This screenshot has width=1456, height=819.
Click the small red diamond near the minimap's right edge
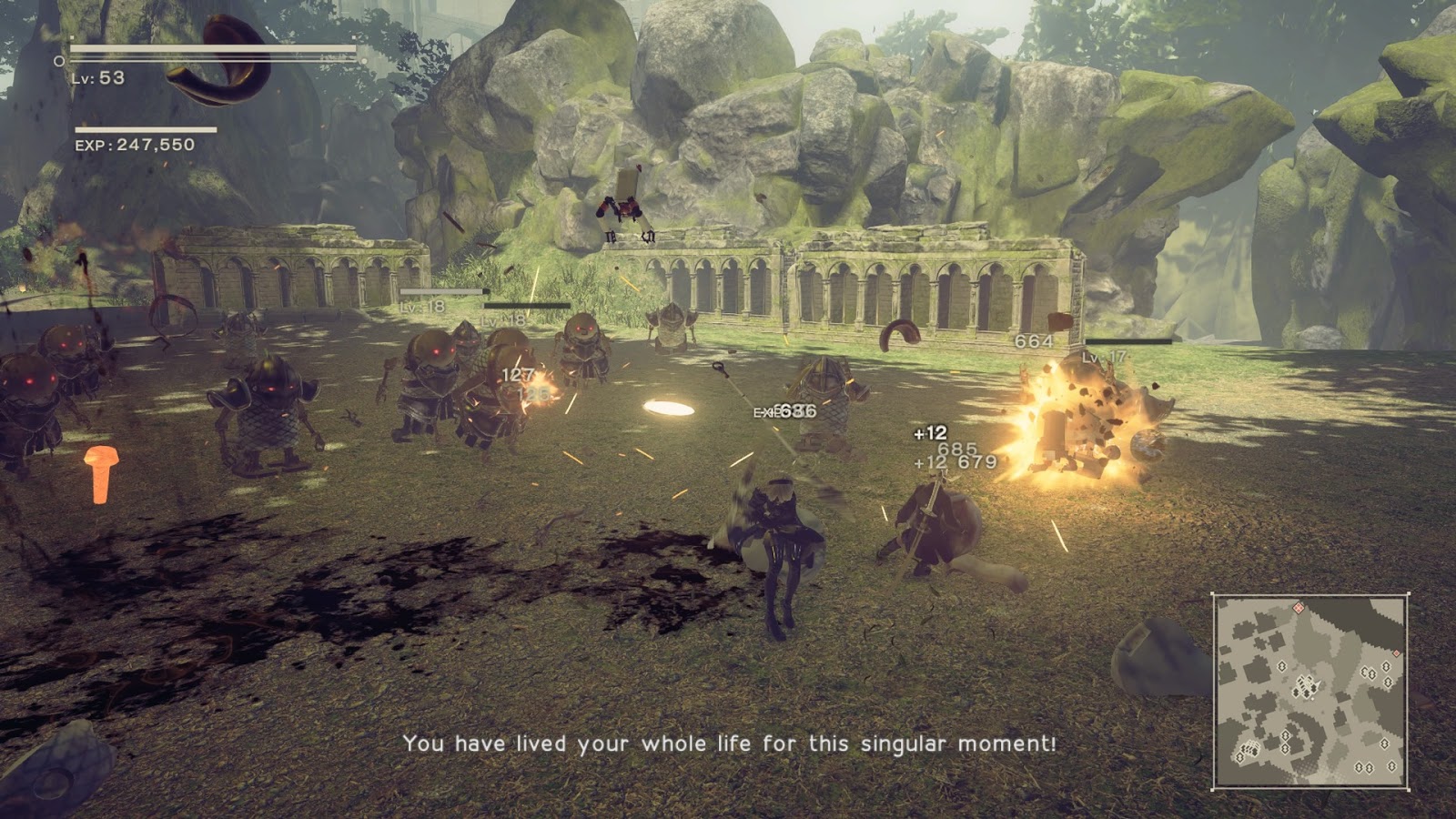[1396, 653]
